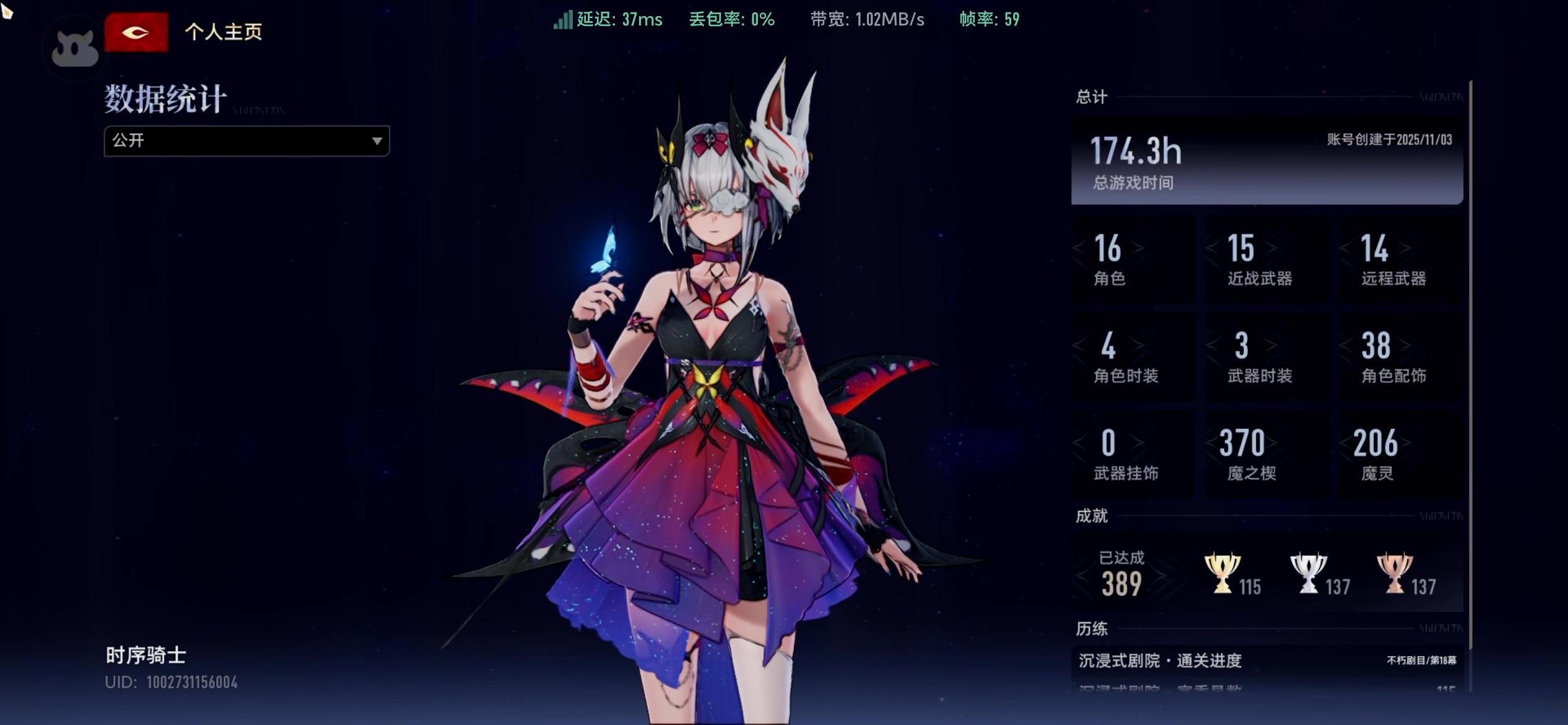Select the 魔之楔 stat tile
This screenshot has width=1568, height=725.
pyautogui.click(x=1266, y=454)
